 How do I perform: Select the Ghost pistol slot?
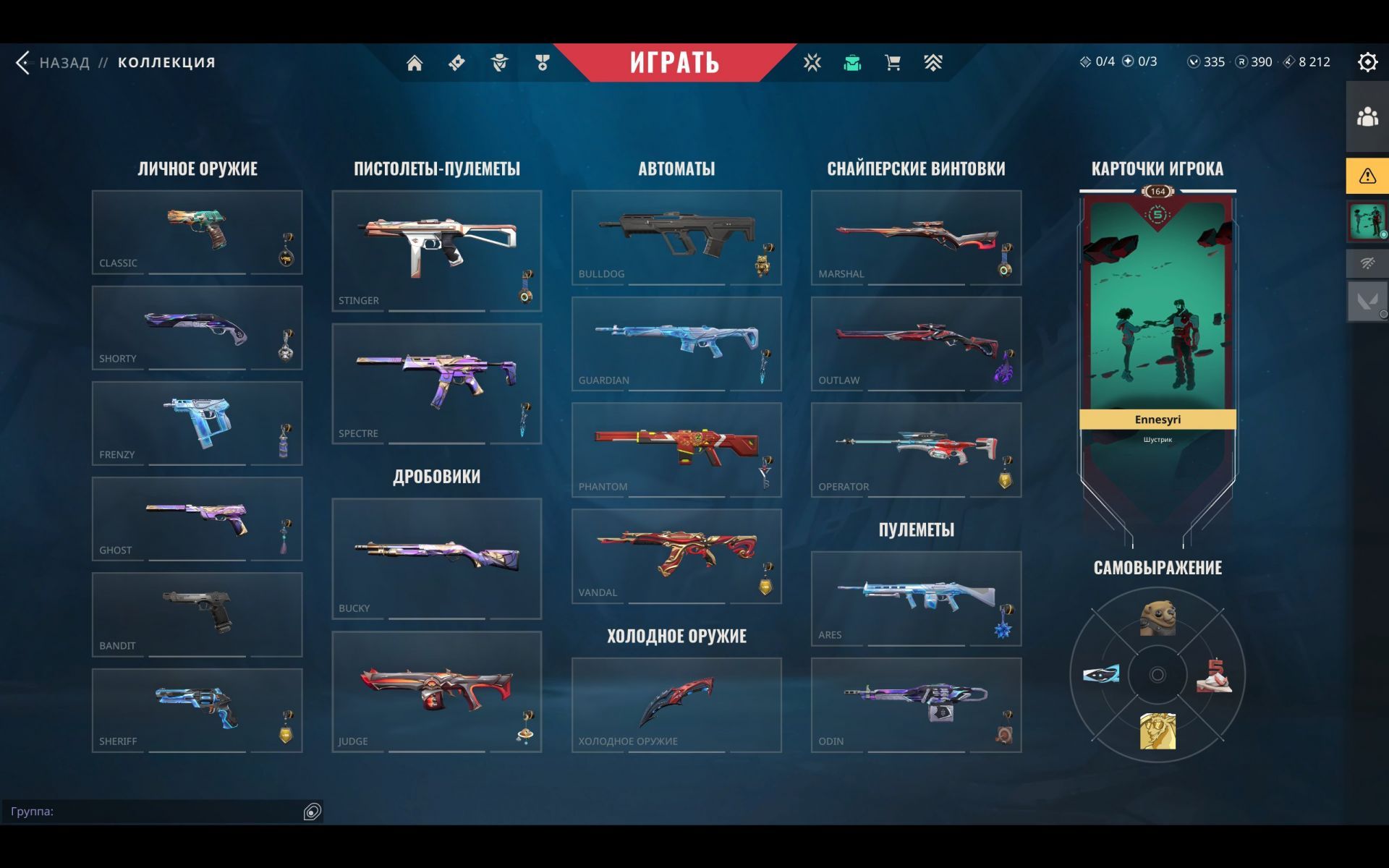[x=197, y=519]
